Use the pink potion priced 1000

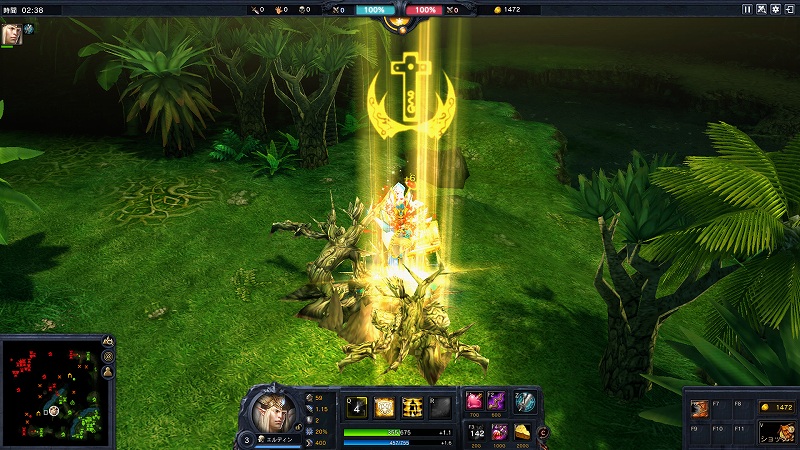pos(499,432)
